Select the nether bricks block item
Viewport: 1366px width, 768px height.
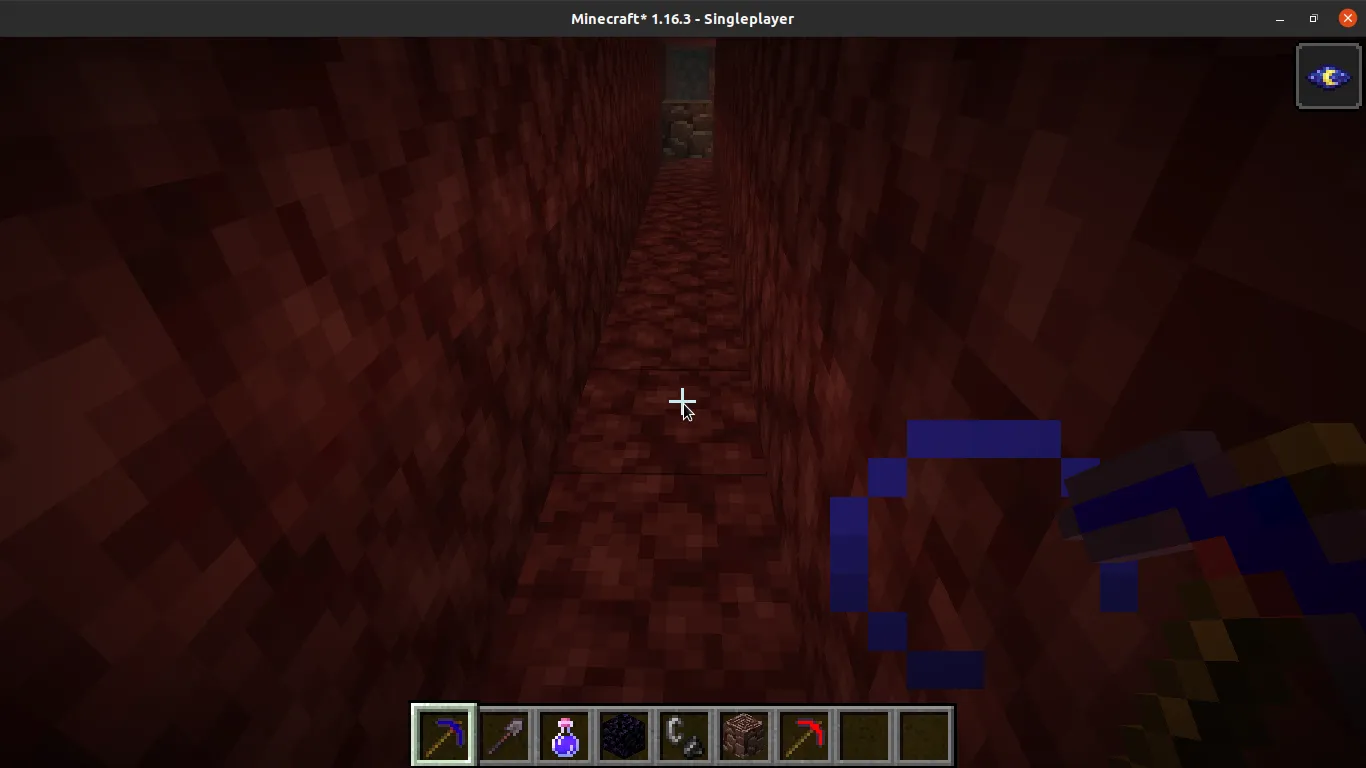pyautogui.click(x=744, y=735)
